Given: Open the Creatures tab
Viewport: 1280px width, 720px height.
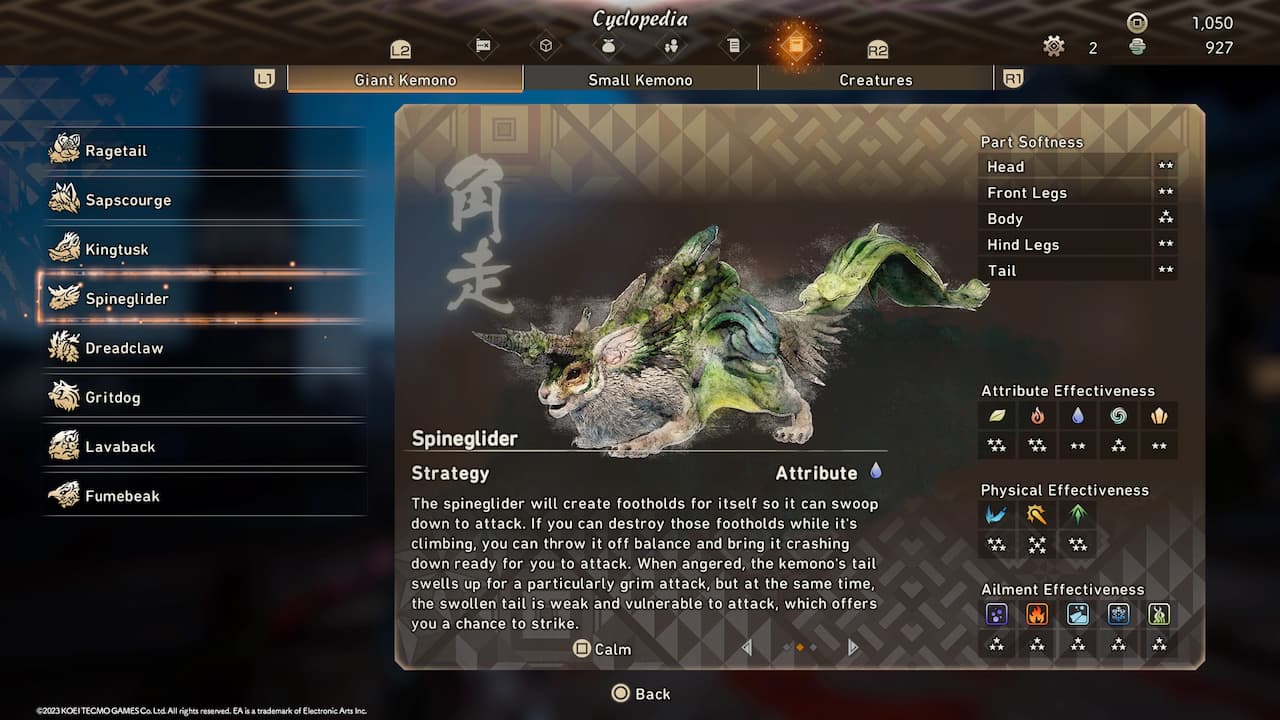Looking at the screenshot, I should [x=875, y=80].
